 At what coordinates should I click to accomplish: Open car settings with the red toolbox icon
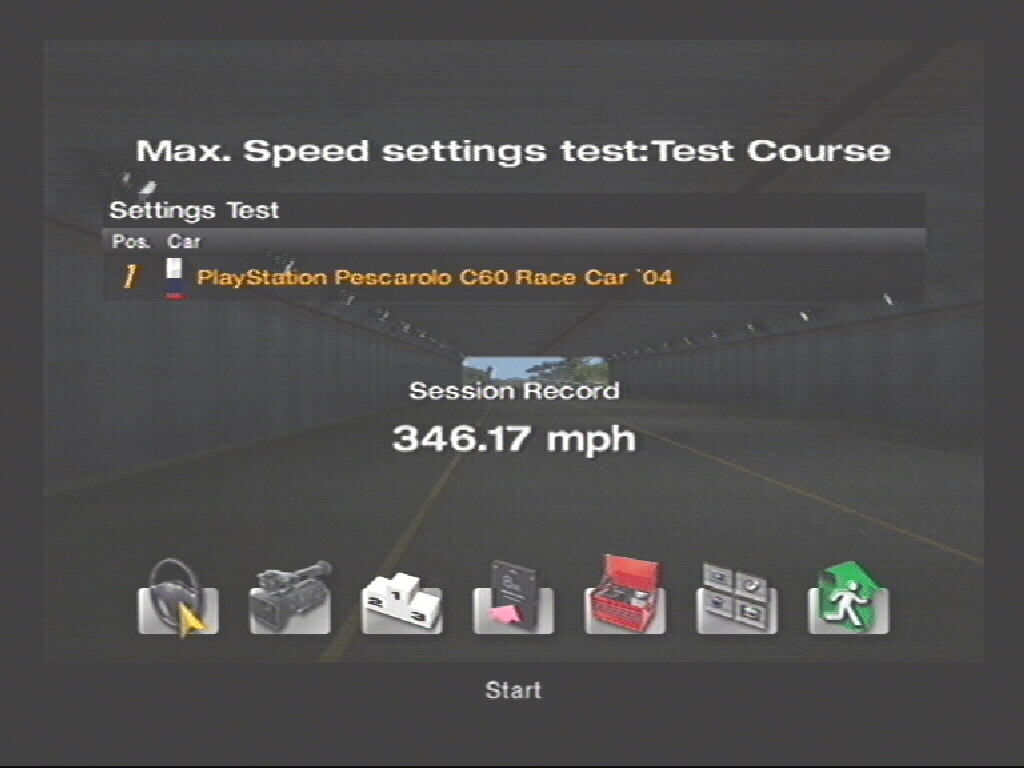tap(625, 597)
